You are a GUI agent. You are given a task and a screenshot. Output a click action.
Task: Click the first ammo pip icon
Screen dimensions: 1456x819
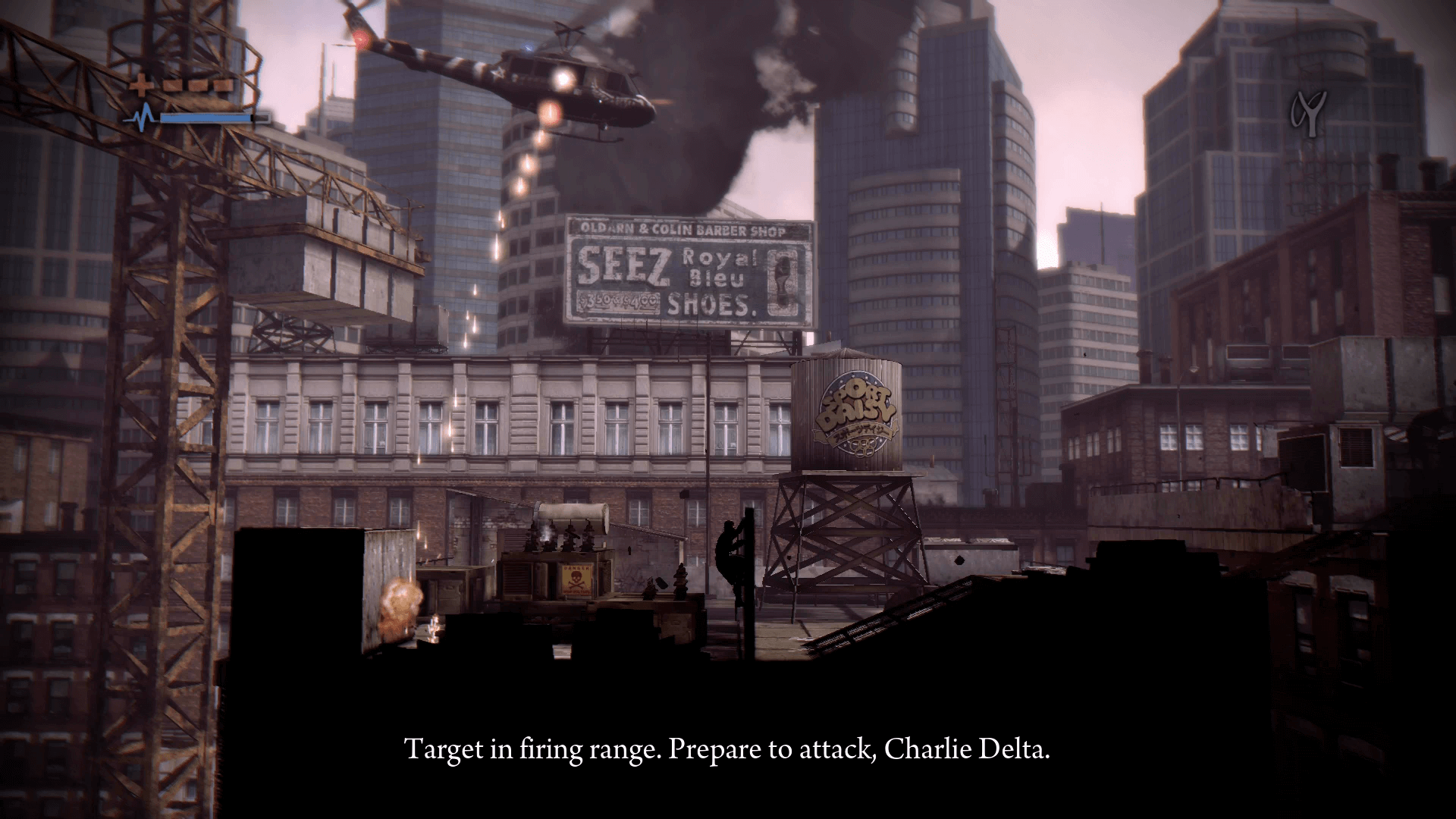[x=173, y=85]
